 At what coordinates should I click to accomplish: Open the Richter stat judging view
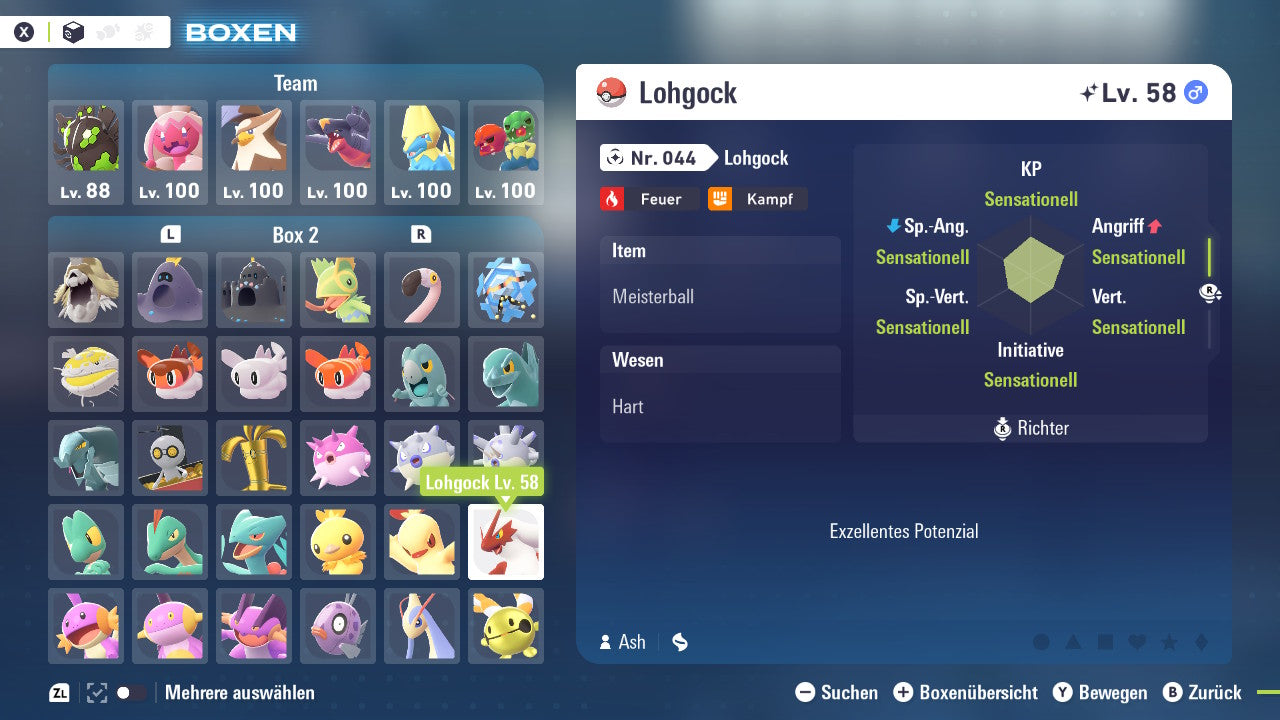(1030, 427)
